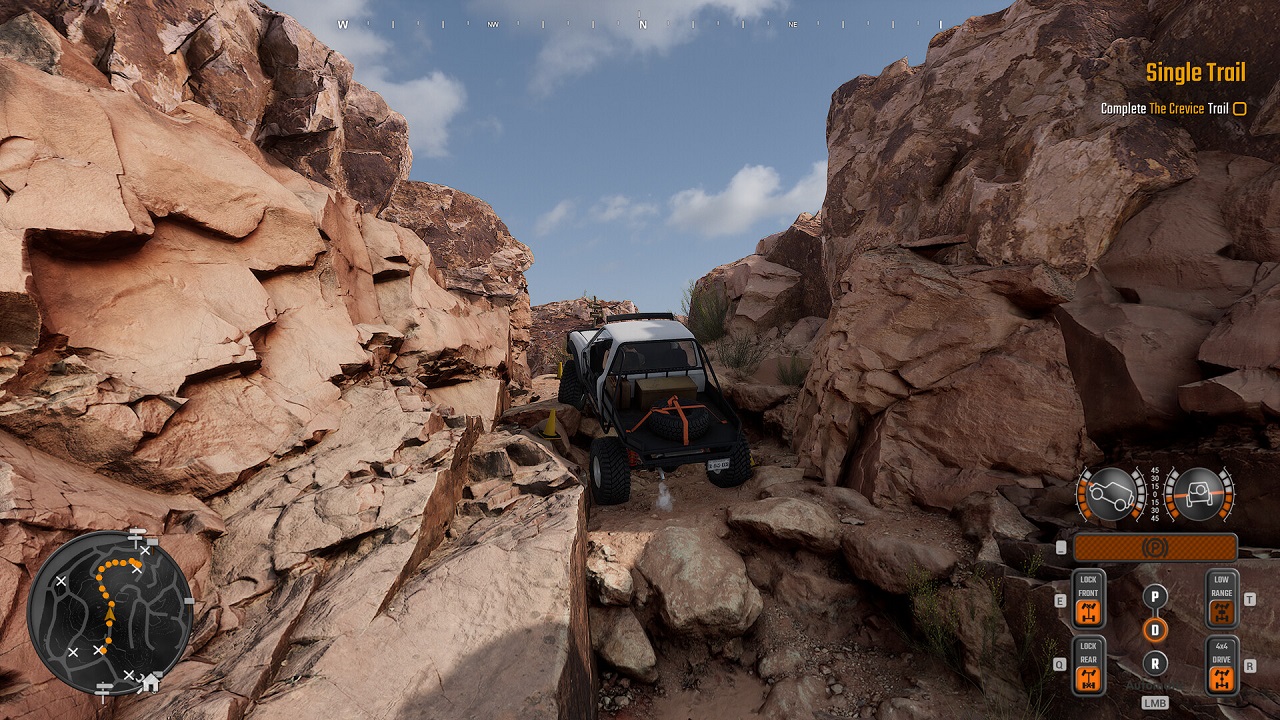Click an X trail marker on the minimap
1280x720 pixels.
click(61, 580)
